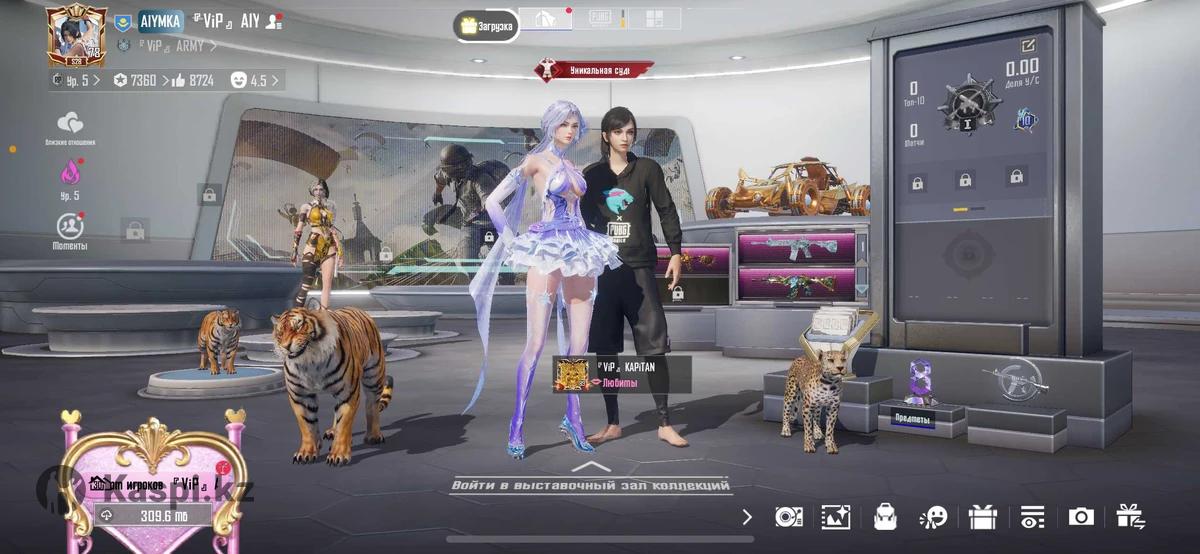Viewport: 1200px width, 554px height.
Task: Toggle the eye visibility icon
Action: pyautogui.click(x=1032, y=517)
